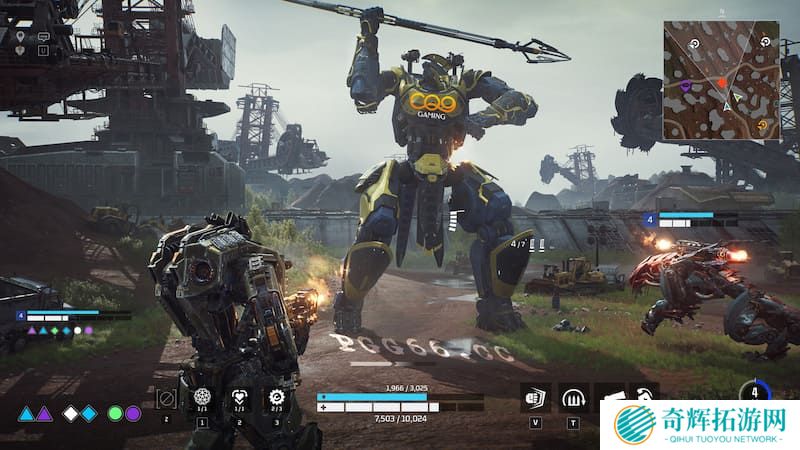Viewport: 800px width, 450px height.
Task: Click the white diamond resource icon
Action: [71, 414]
